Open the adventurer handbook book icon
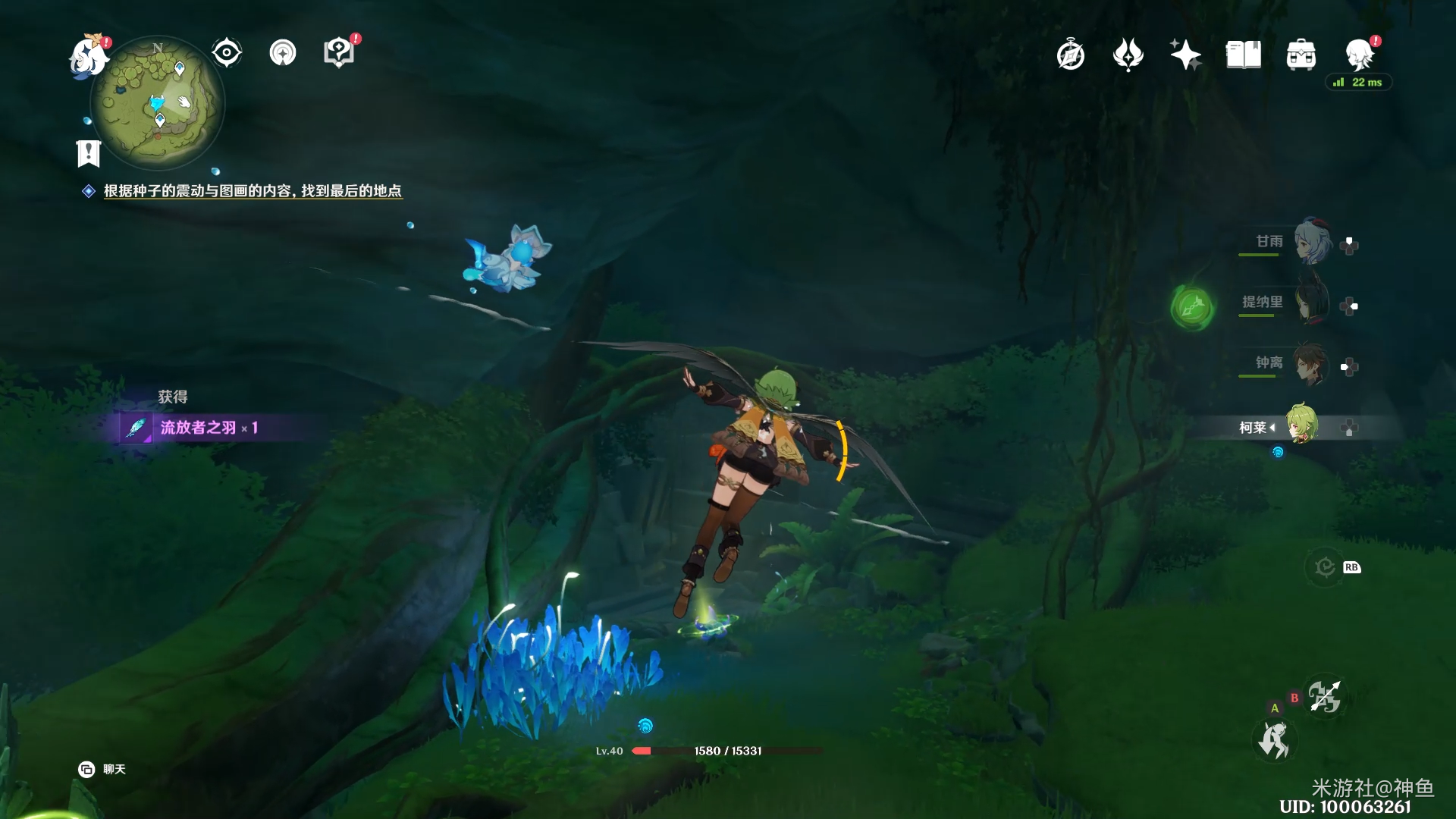 point(1244,55)
